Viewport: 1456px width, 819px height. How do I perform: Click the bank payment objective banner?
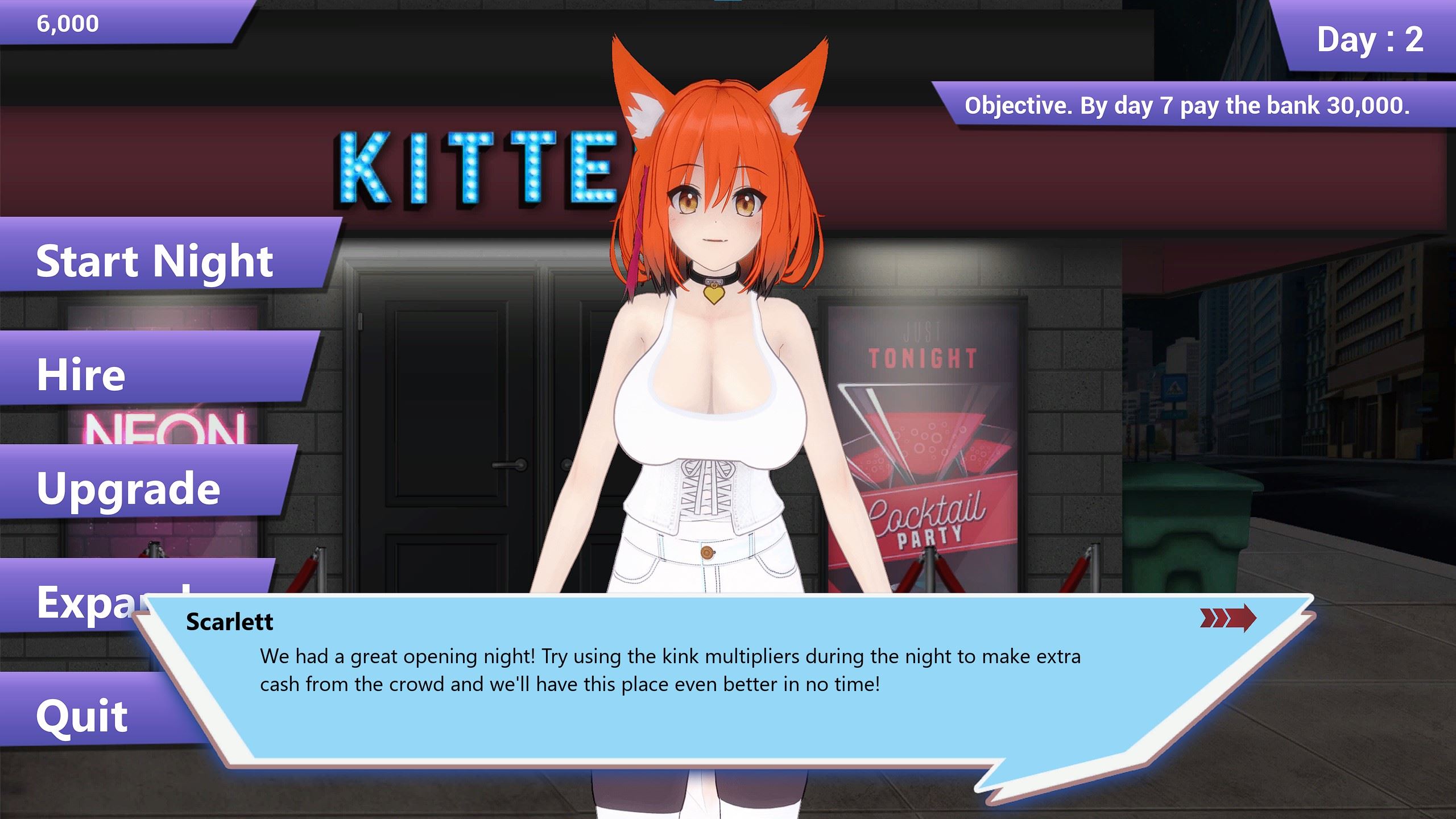point(1187,106)
